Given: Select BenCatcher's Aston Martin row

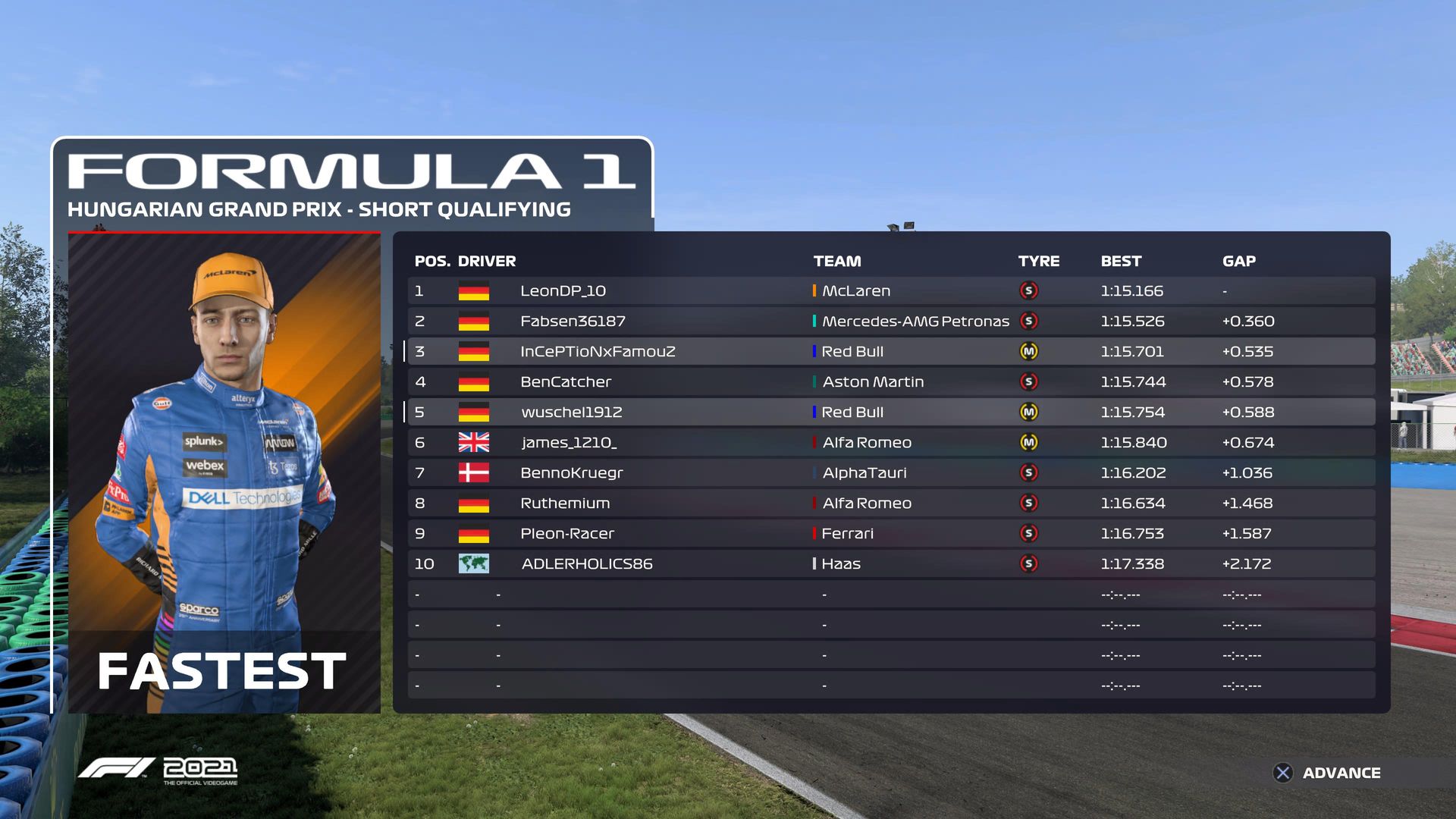Looking at the screenshot, I should (x=891, y=381).
